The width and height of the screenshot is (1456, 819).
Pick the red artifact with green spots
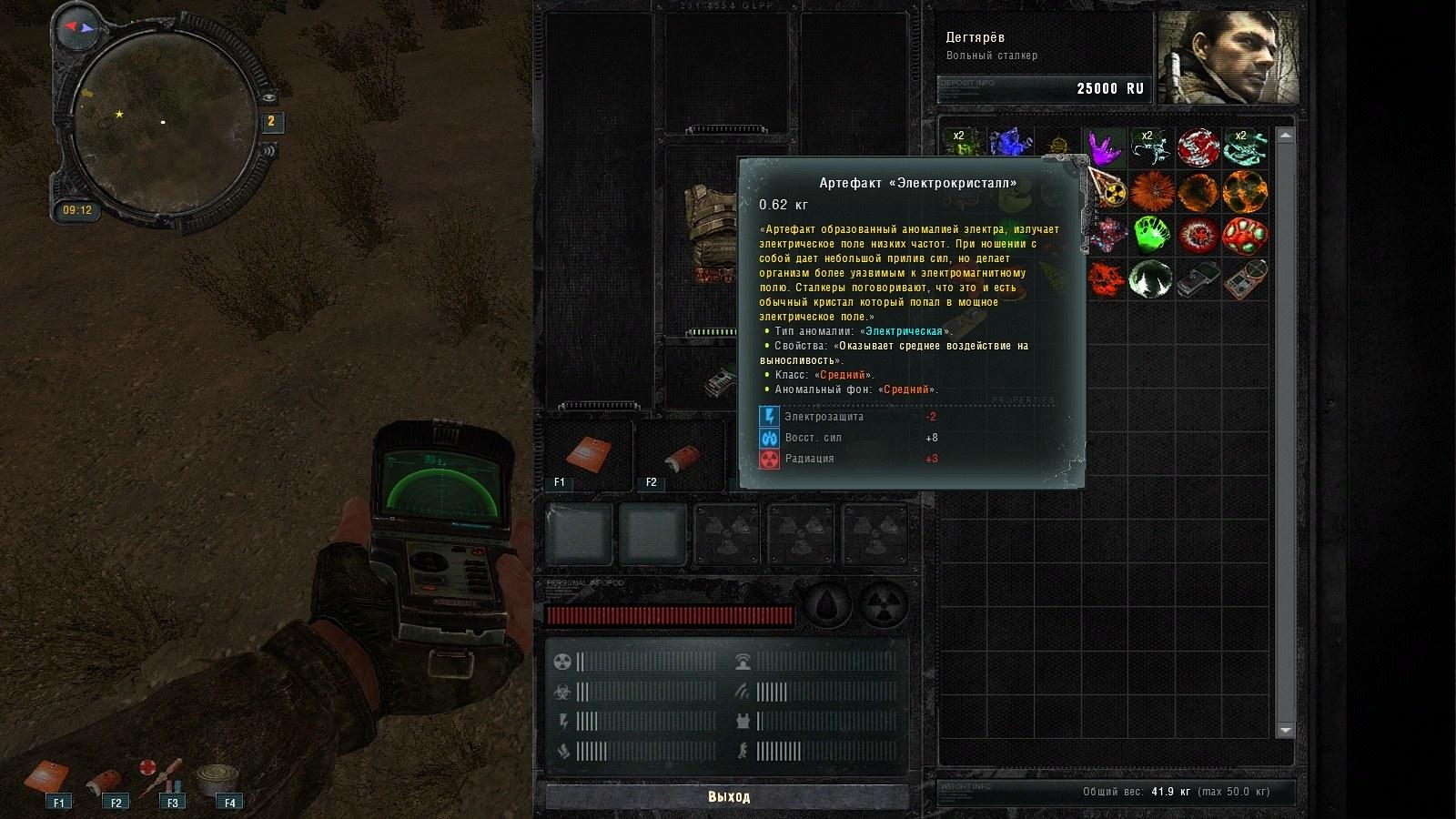click(1244, 236)
